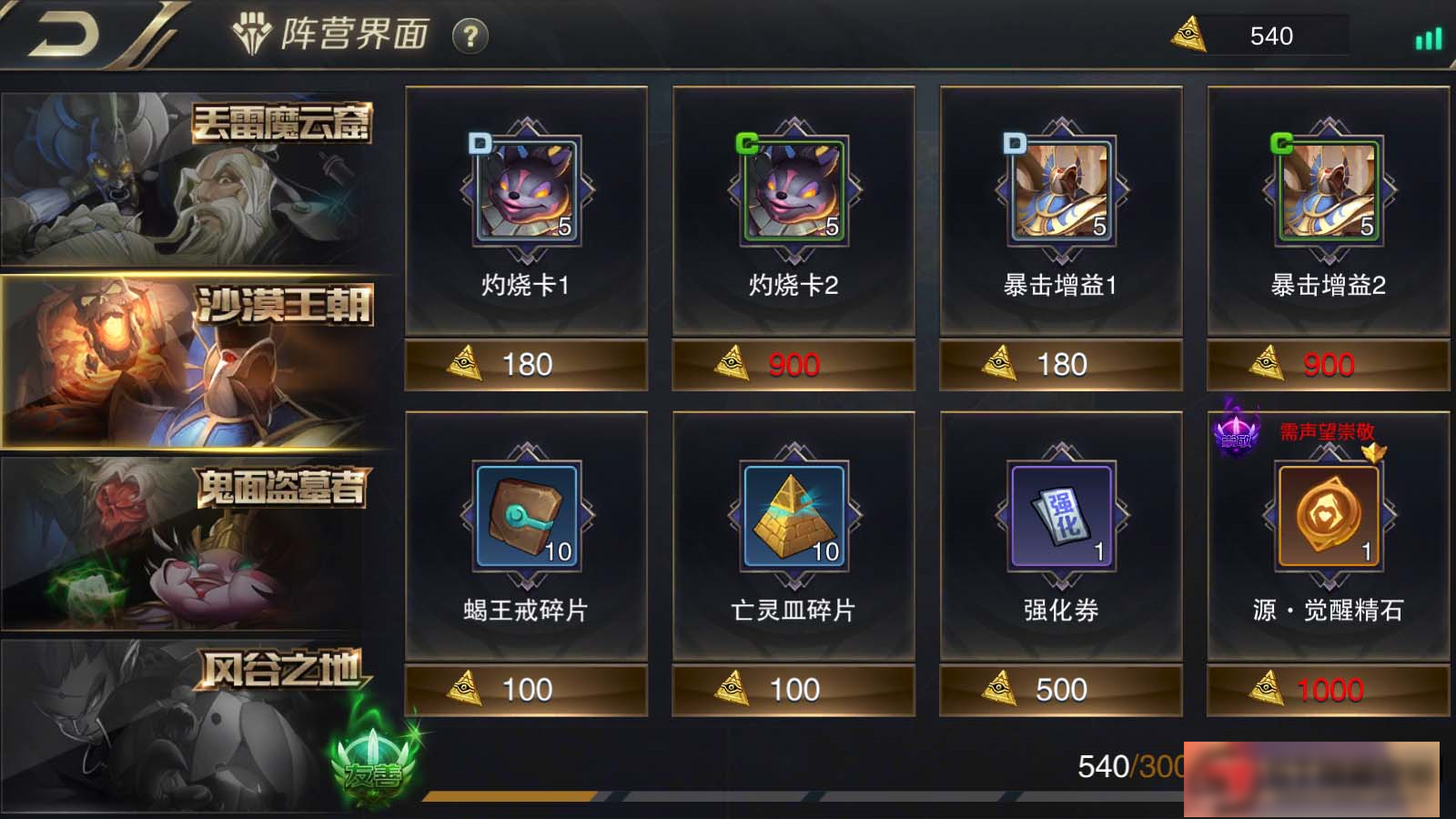
Task: Click the 1000 price button under 源·觉醒精石
Action: 1326,689
